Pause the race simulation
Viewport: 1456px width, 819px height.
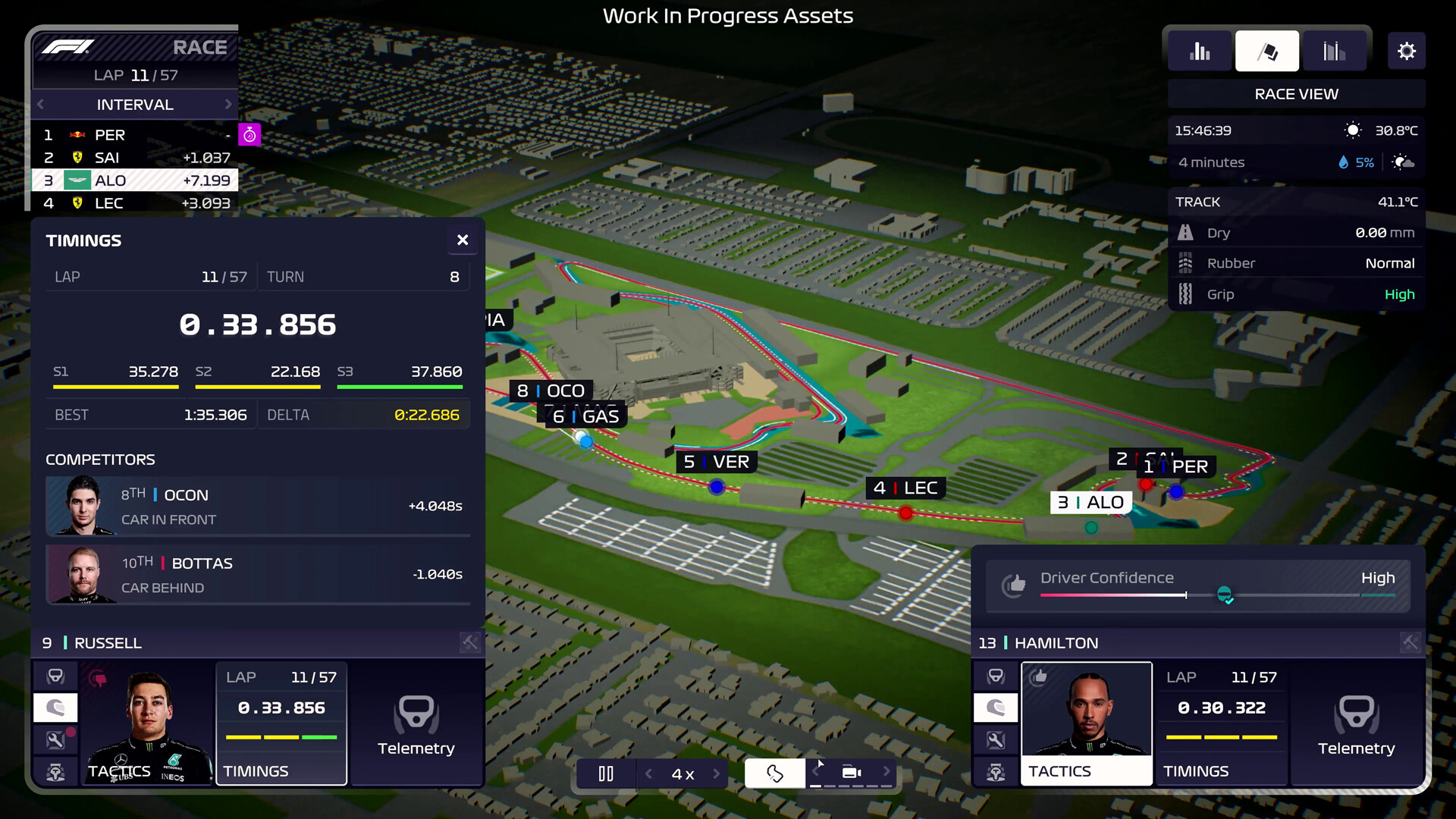coord(606,773)
